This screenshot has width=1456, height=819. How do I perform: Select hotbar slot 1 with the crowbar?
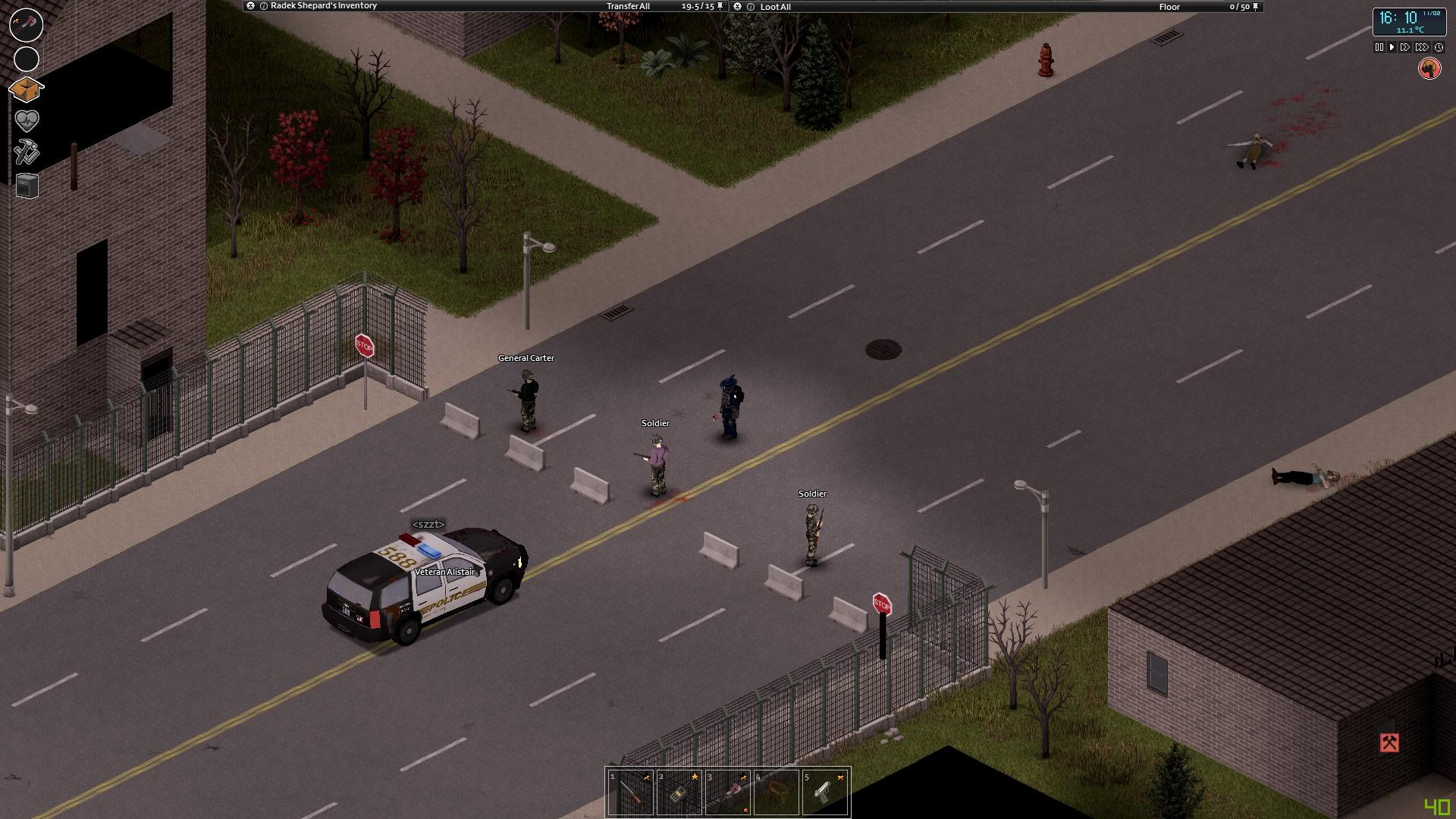[631, 792]
